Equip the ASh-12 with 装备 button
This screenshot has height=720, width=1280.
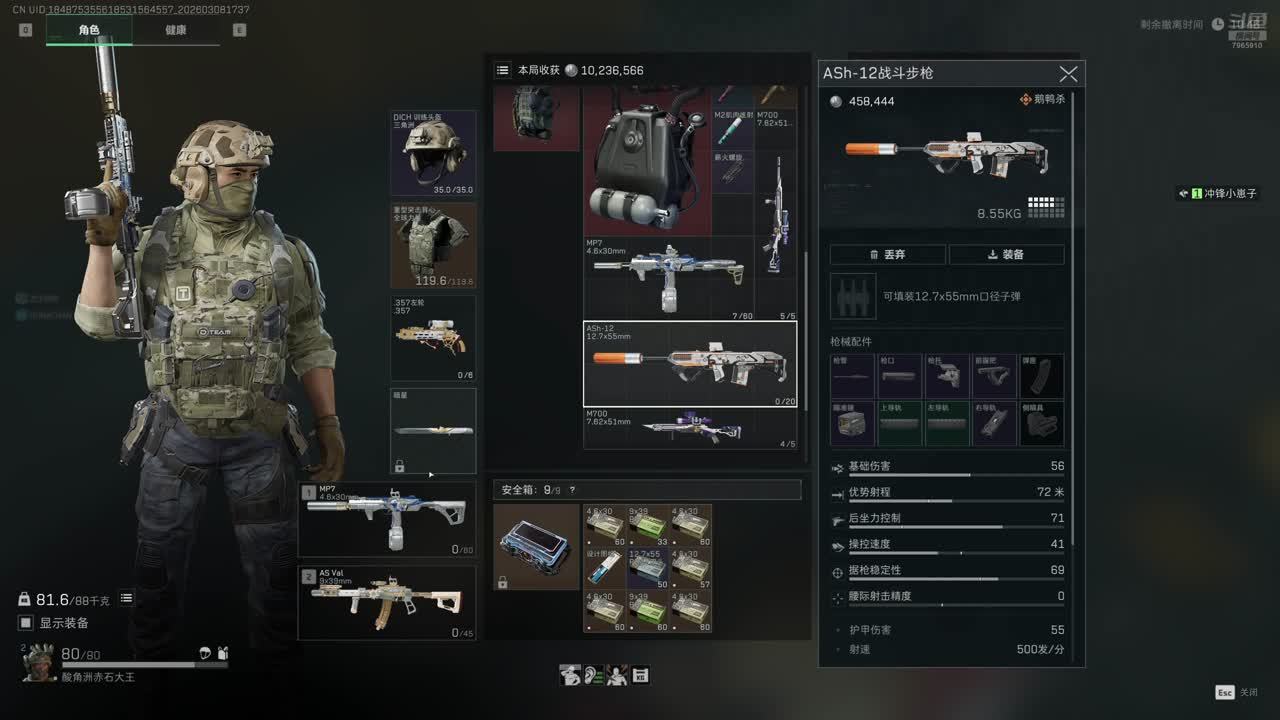point(1006,254)
